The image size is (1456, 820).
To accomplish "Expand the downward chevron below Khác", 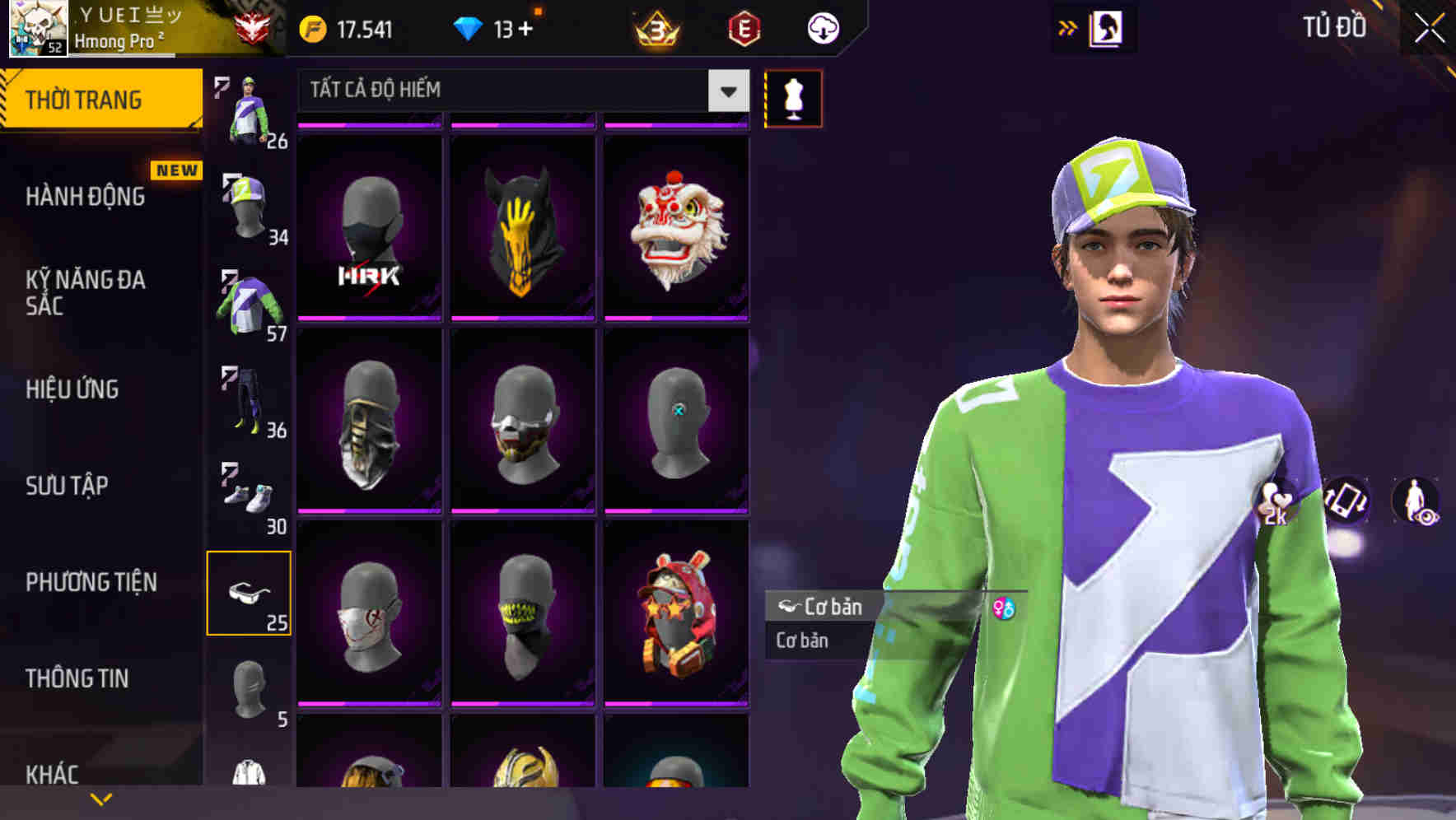I will point(100,798).
